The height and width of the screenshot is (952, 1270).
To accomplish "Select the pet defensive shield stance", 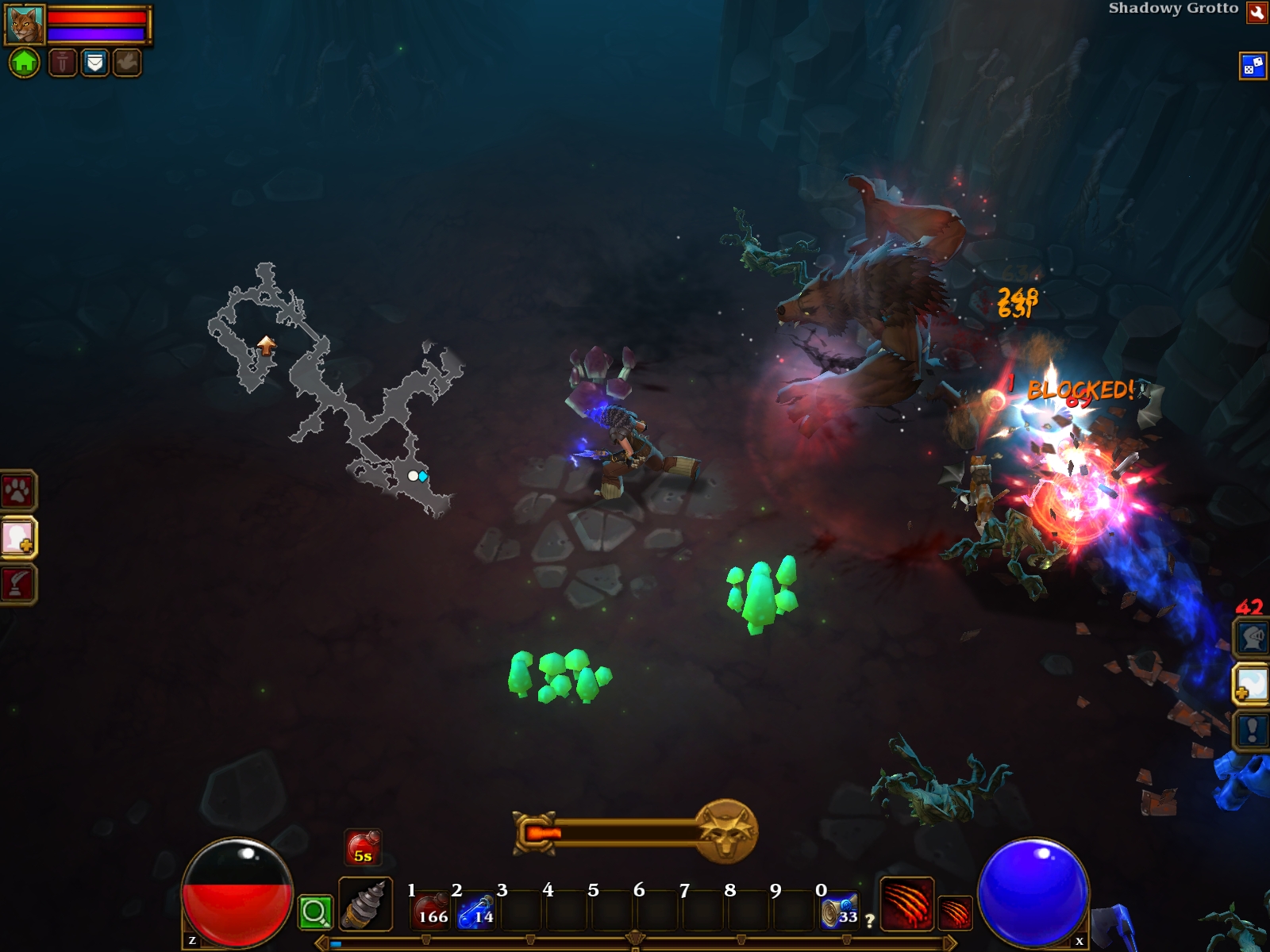I will [94, 62].
